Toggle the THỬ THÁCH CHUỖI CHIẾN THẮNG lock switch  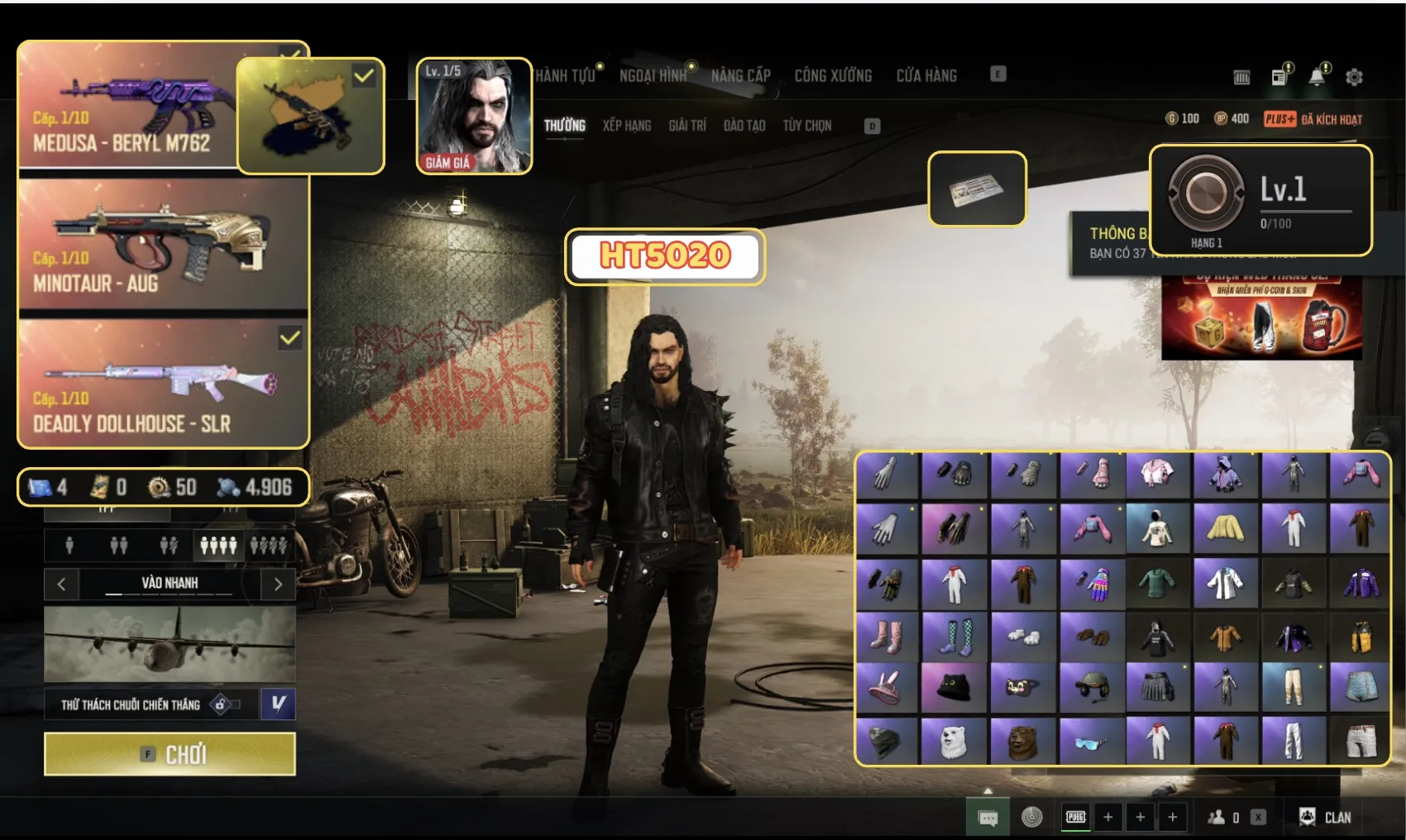pos(224,704)
